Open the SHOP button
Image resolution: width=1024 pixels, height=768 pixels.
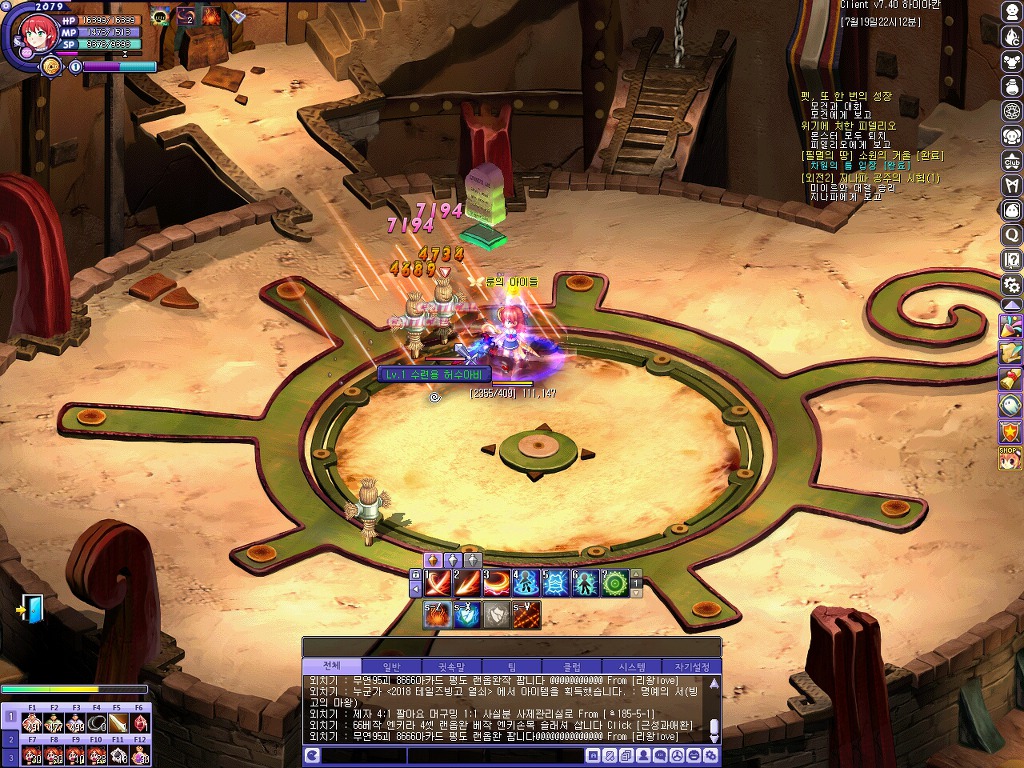tap(1011, 458)
